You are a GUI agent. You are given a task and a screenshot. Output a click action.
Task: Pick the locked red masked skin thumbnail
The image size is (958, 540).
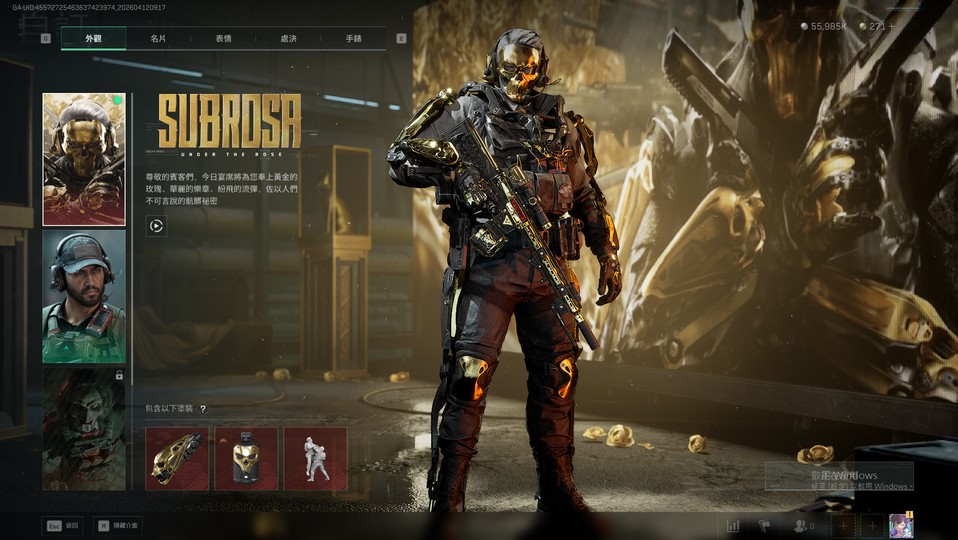point(84,428)
